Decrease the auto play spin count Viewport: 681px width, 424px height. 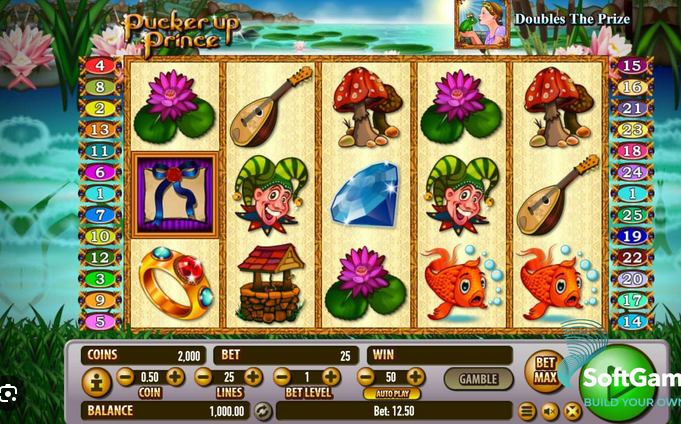tap(365, 377)
